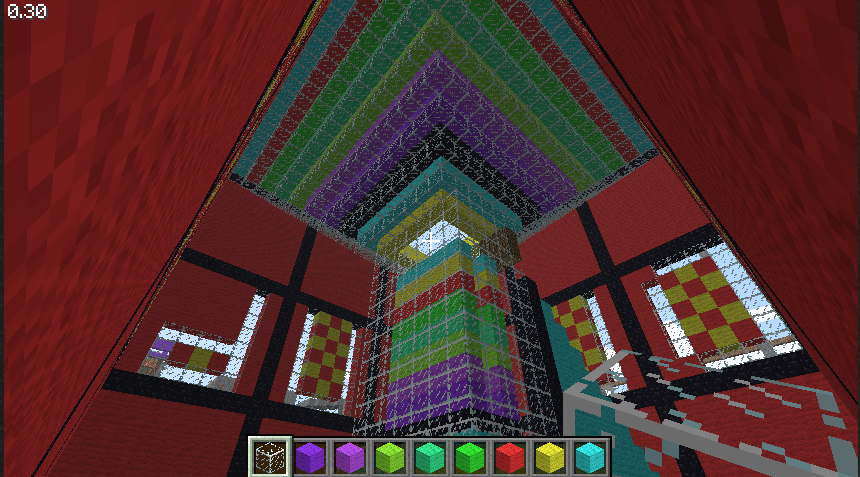Image resolution: width=860 pixels, height=477 pixels.
Task: Choose the yellow-green lime wool block
Action: (389, 458)
